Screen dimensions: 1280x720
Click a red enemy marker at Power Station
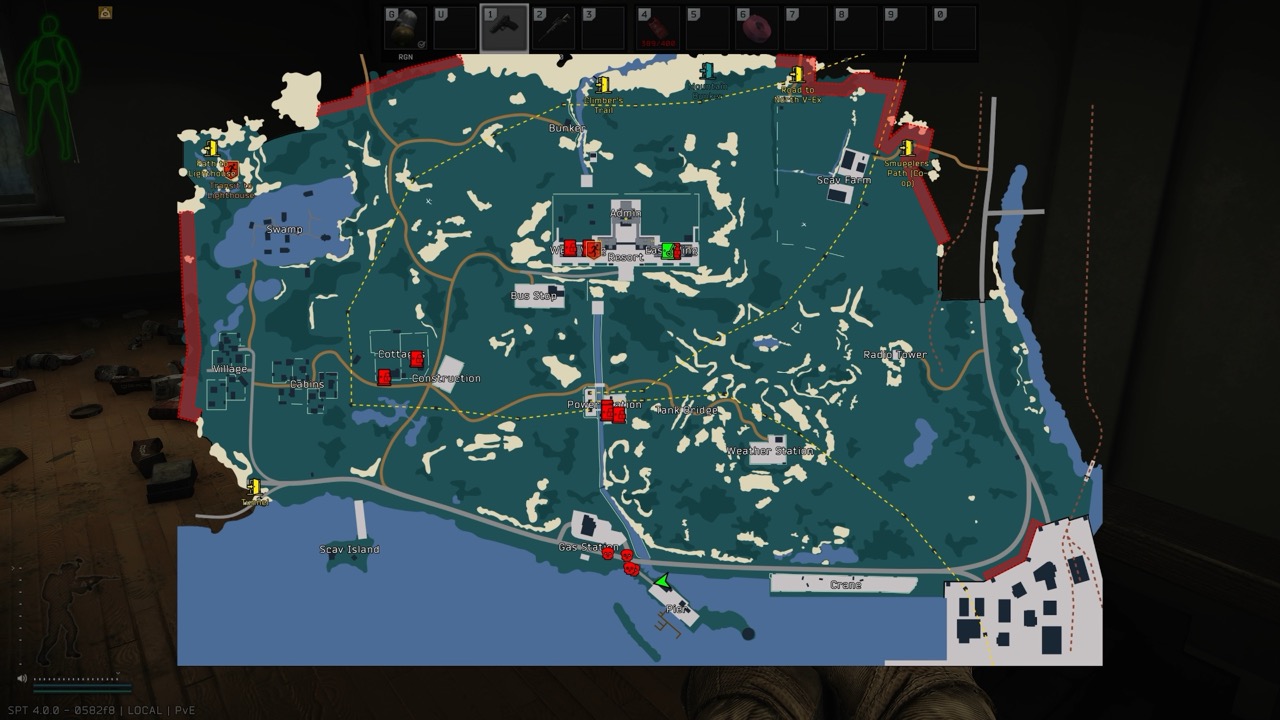[x=608, y=410]
